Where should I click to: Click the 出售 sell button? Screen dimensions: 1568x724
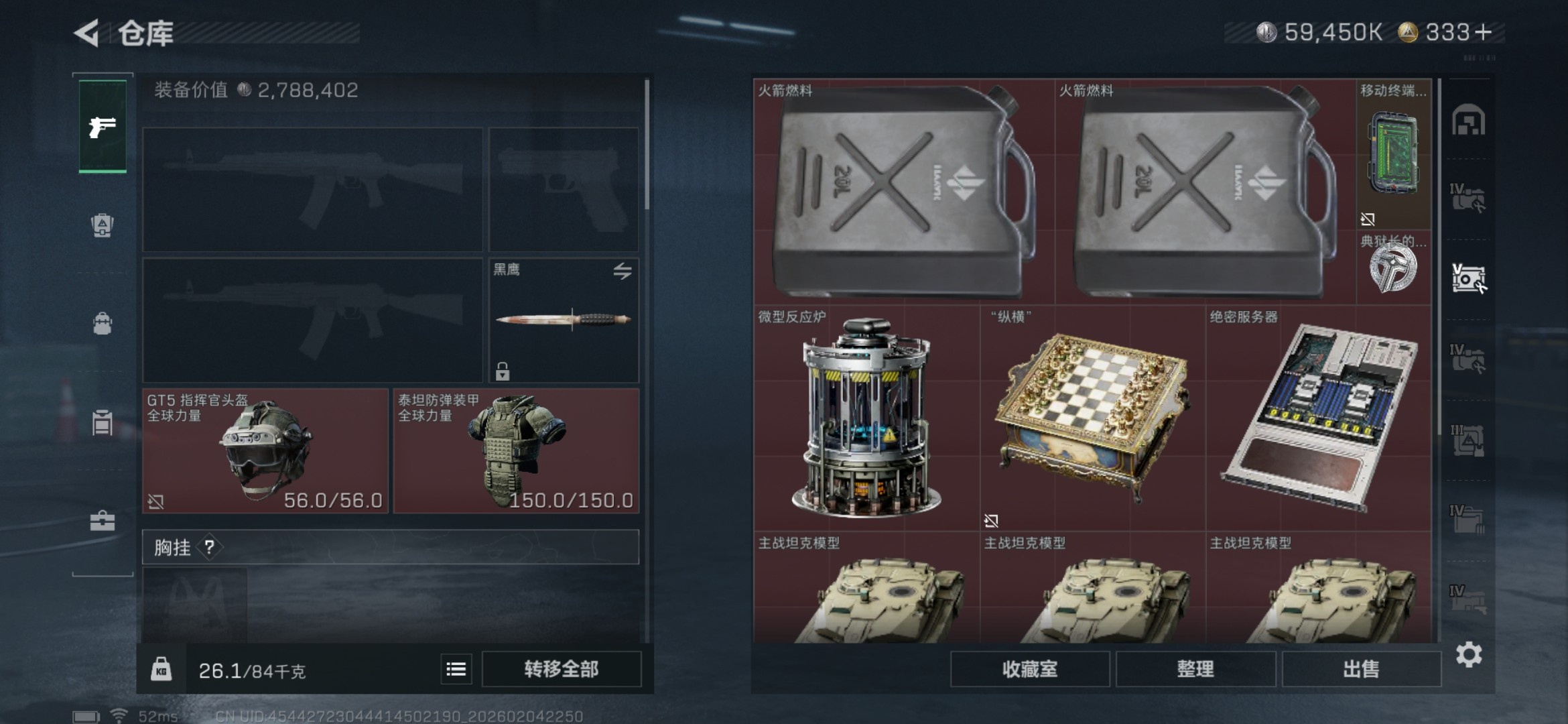coord(1361,669)
